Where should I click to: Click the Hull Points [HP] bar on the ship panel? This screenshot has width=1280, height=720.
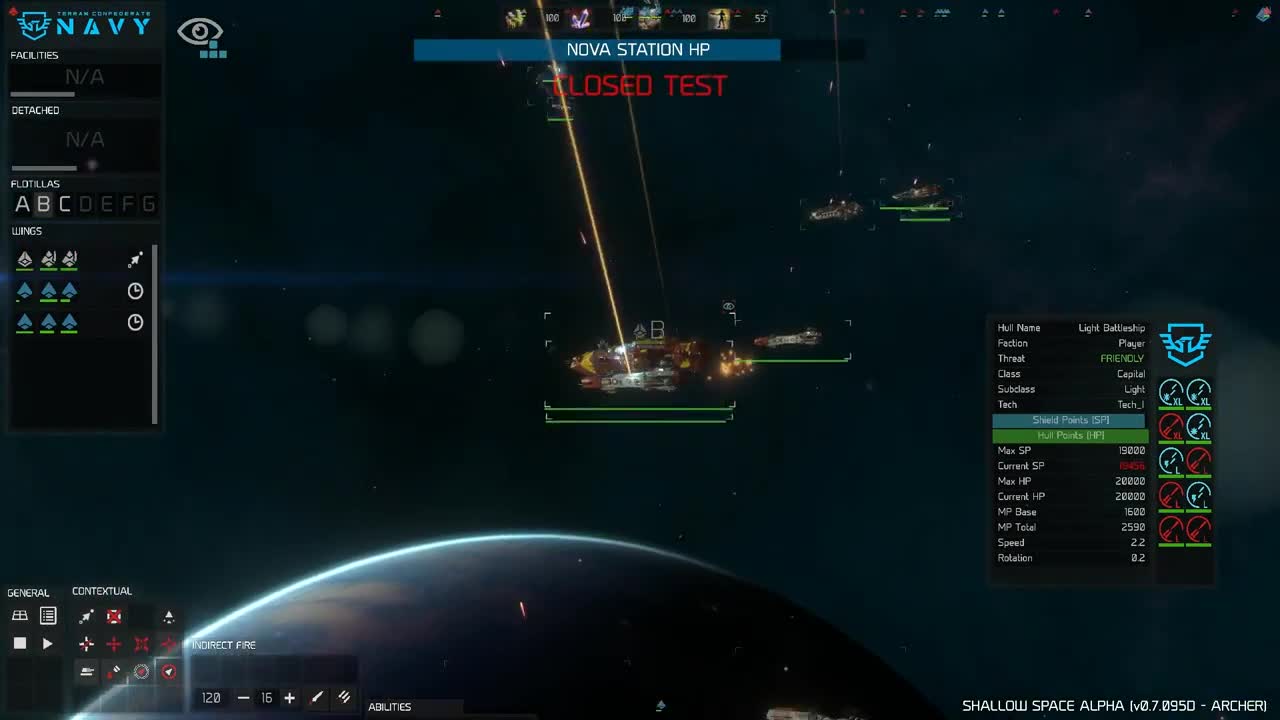pyautogui.click(x=1068, y=435)
